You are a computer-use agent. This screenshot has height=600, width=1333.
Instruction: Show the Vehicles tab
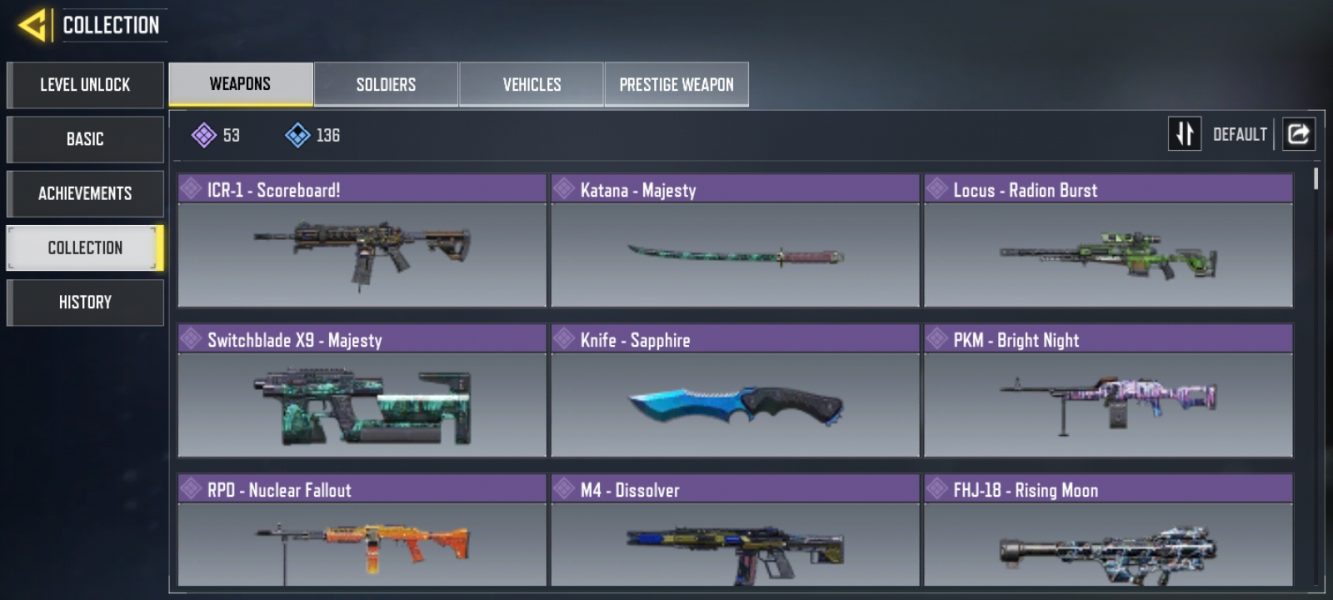coord(531,84)
